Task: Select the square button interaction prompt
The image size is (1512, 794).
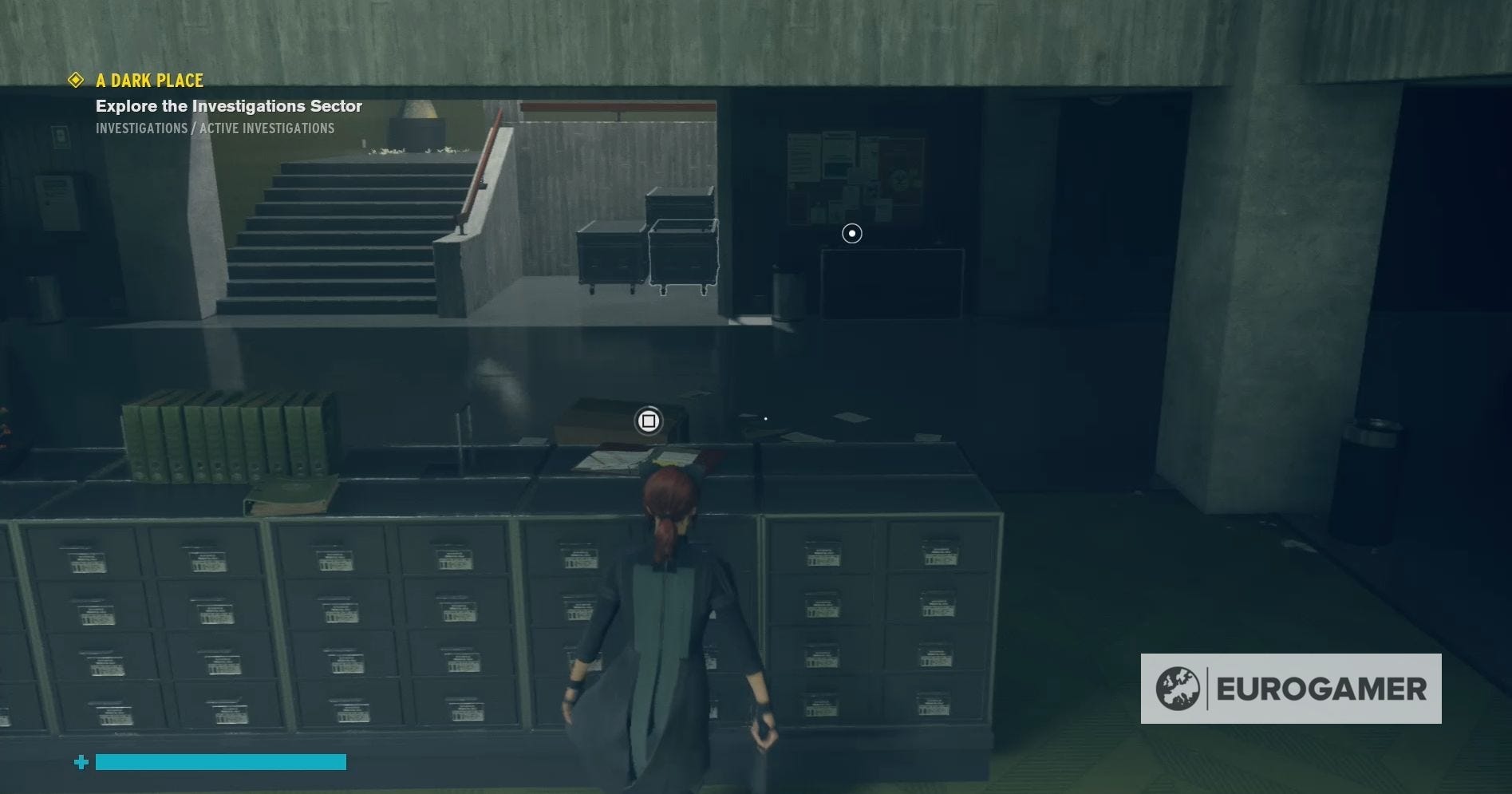Action: click(648, 421)
